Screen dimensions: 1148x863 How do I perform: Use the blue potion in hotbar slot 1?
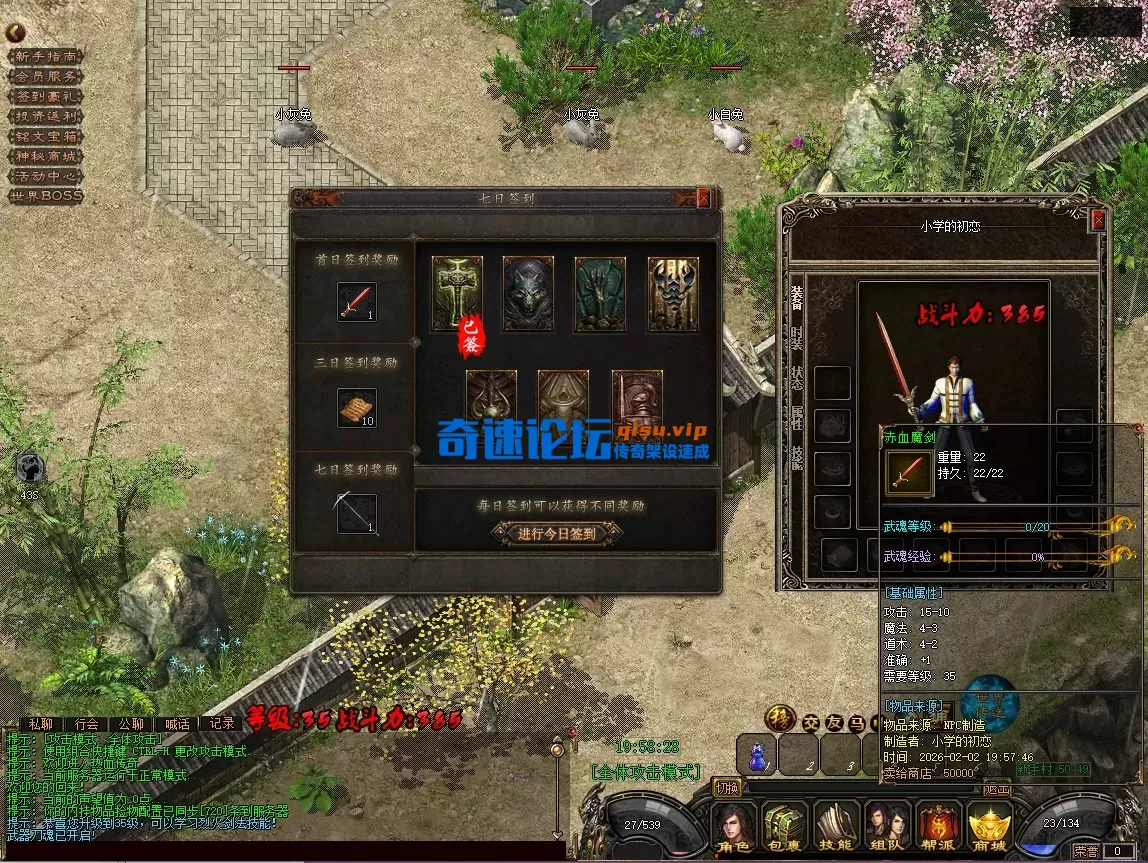tap(757, 754)
